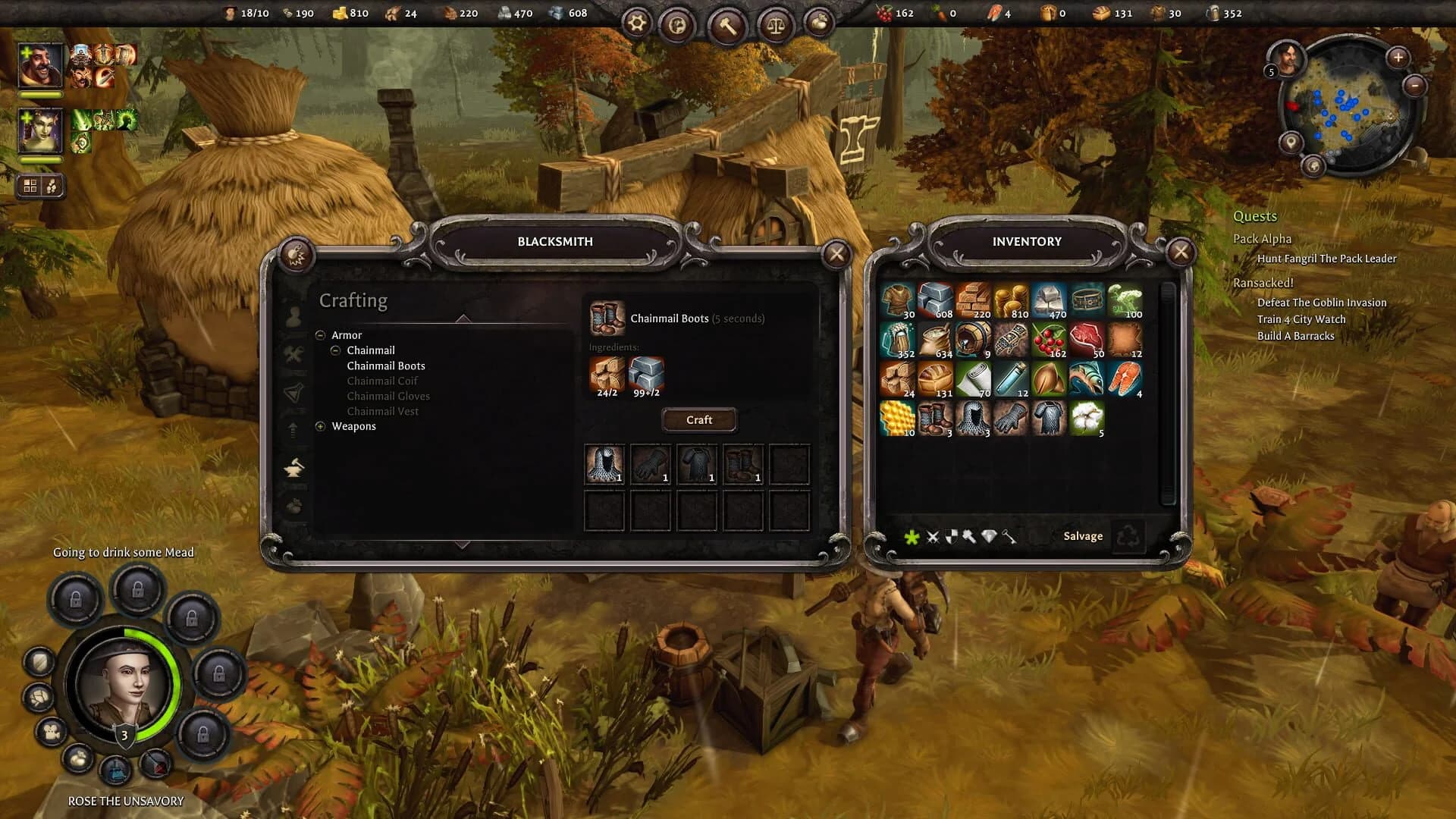
Task: Click the Salvage button
Action: point(1082,535)
